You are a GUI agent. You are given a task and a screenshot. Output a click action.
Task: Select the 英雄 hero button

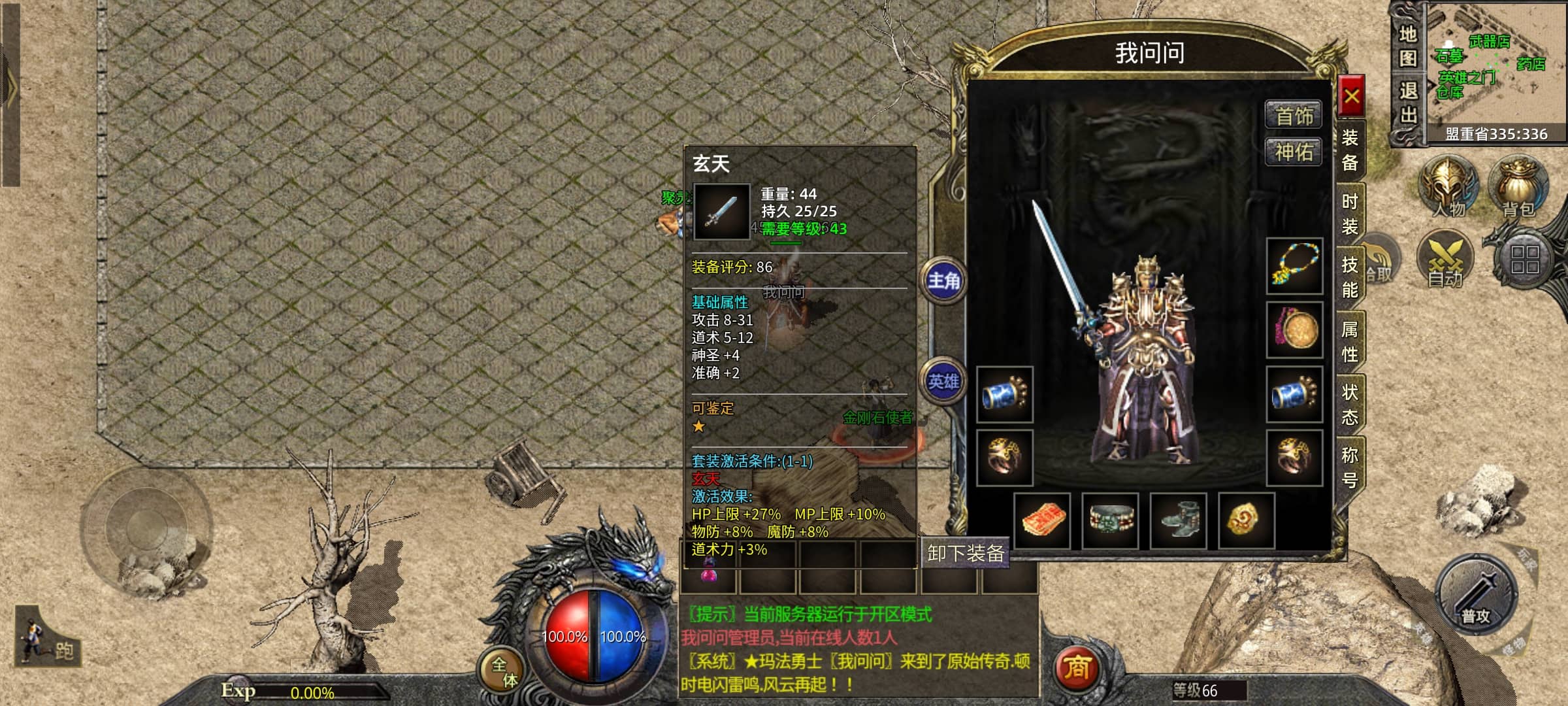pyautogui.click(x=943, y=382)
